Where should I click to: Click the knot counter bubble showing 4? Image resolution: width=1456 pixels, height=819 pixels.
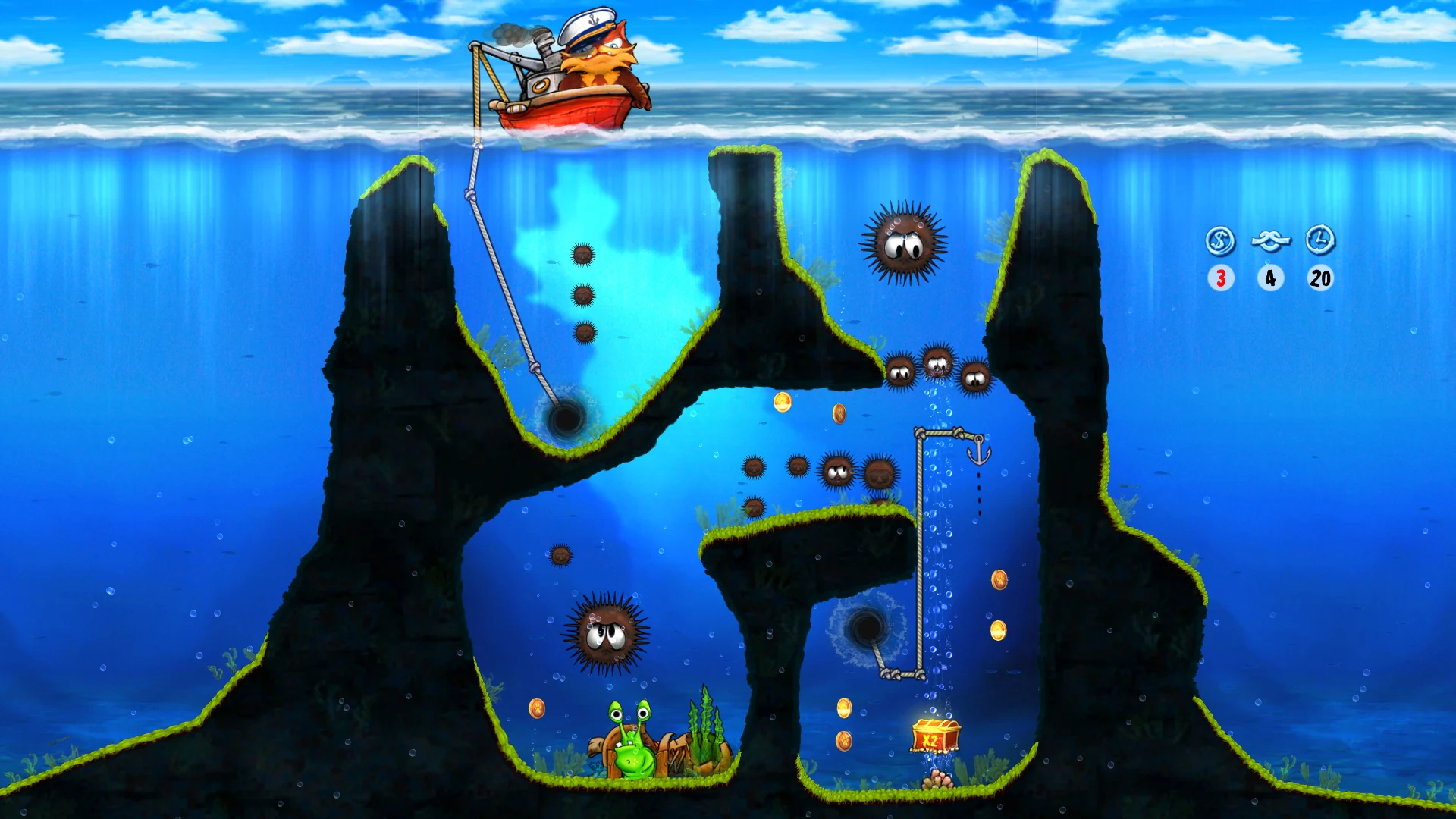pos(1270,278)
